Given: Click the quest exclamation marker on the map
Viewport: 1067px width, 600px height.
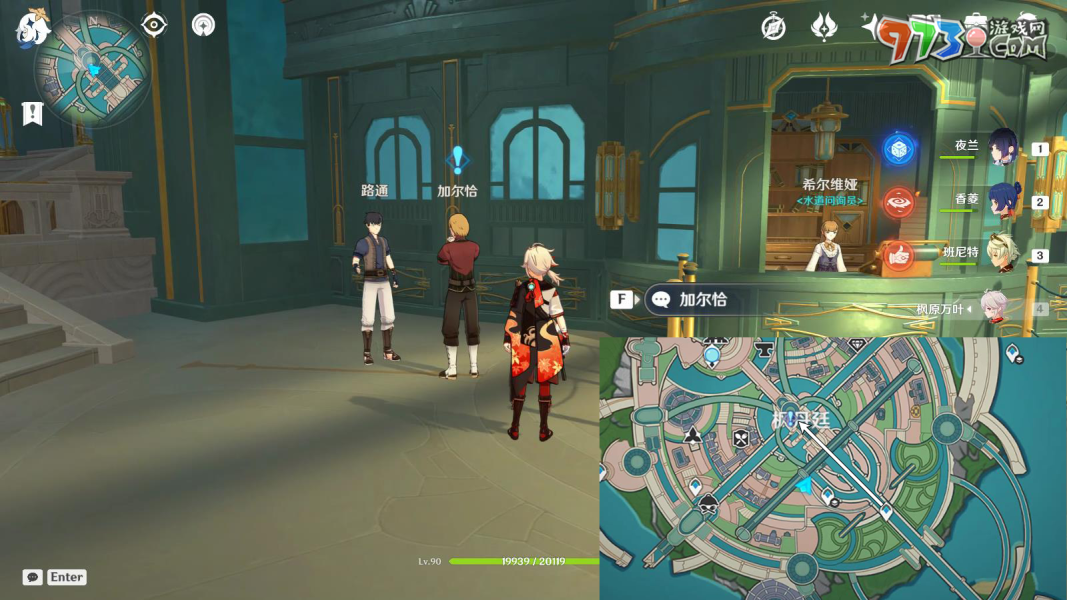Looking at the screenshot, I should click(x=791, y=419).
